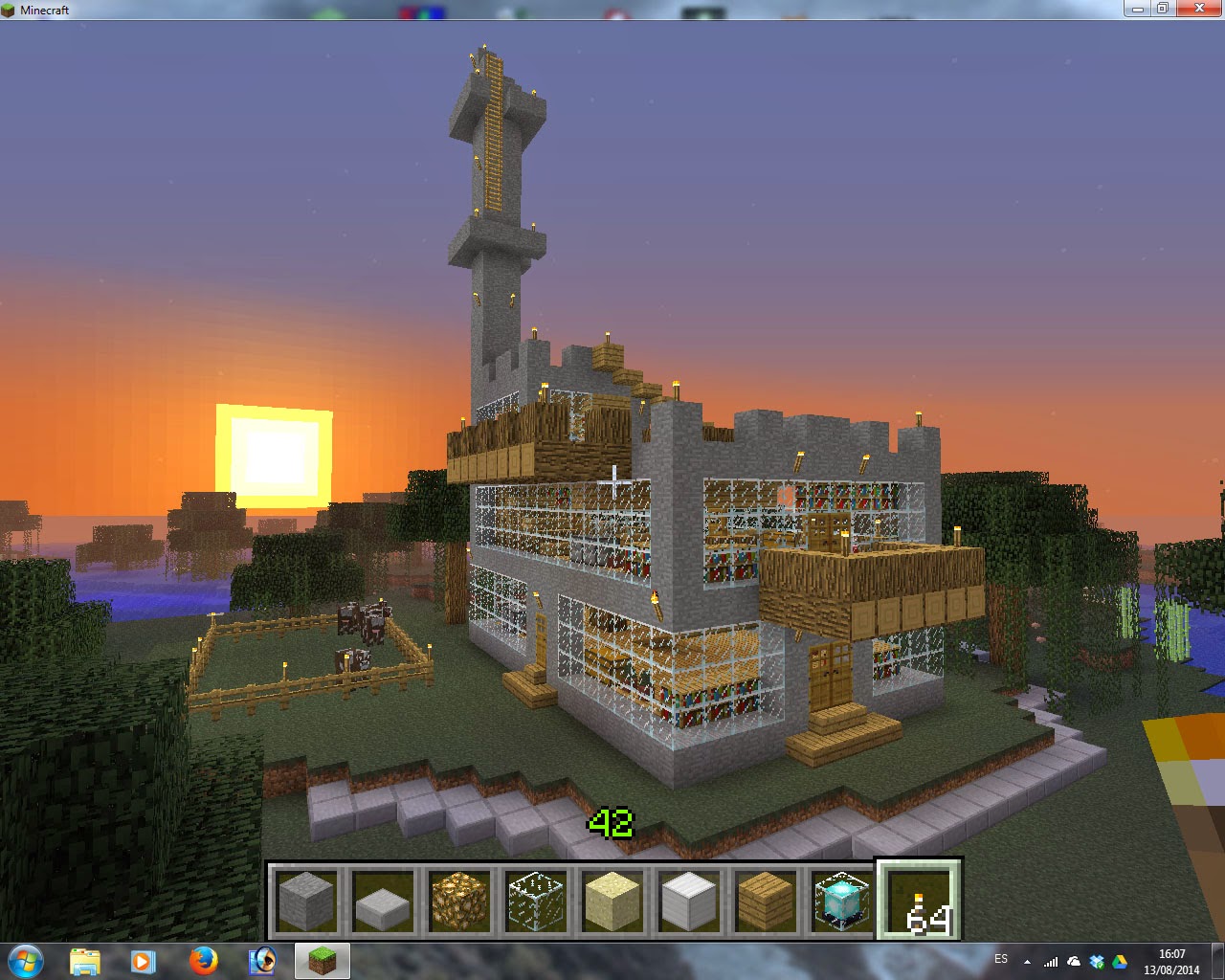Image resolution: width=1225 pixels, height=980 pixels.
Task: Select the beacon block hotbar slot
Action: click(x=840, y=900)
